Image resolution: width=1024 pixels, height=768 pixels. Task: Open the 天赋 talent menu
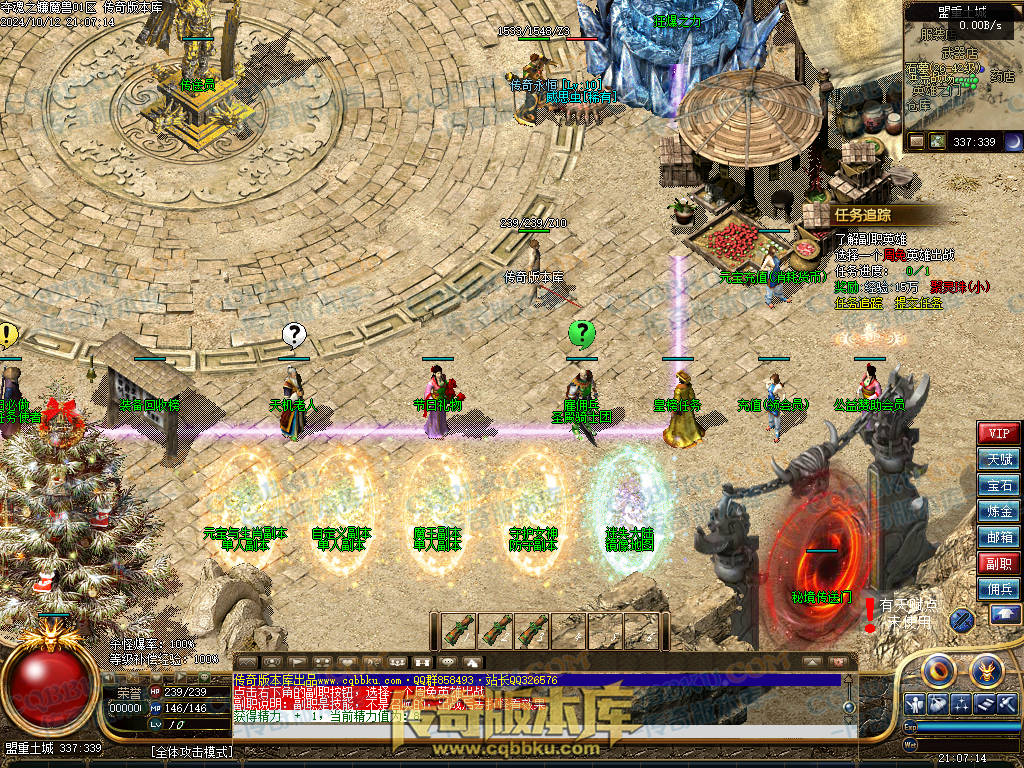tap(998, 459)
